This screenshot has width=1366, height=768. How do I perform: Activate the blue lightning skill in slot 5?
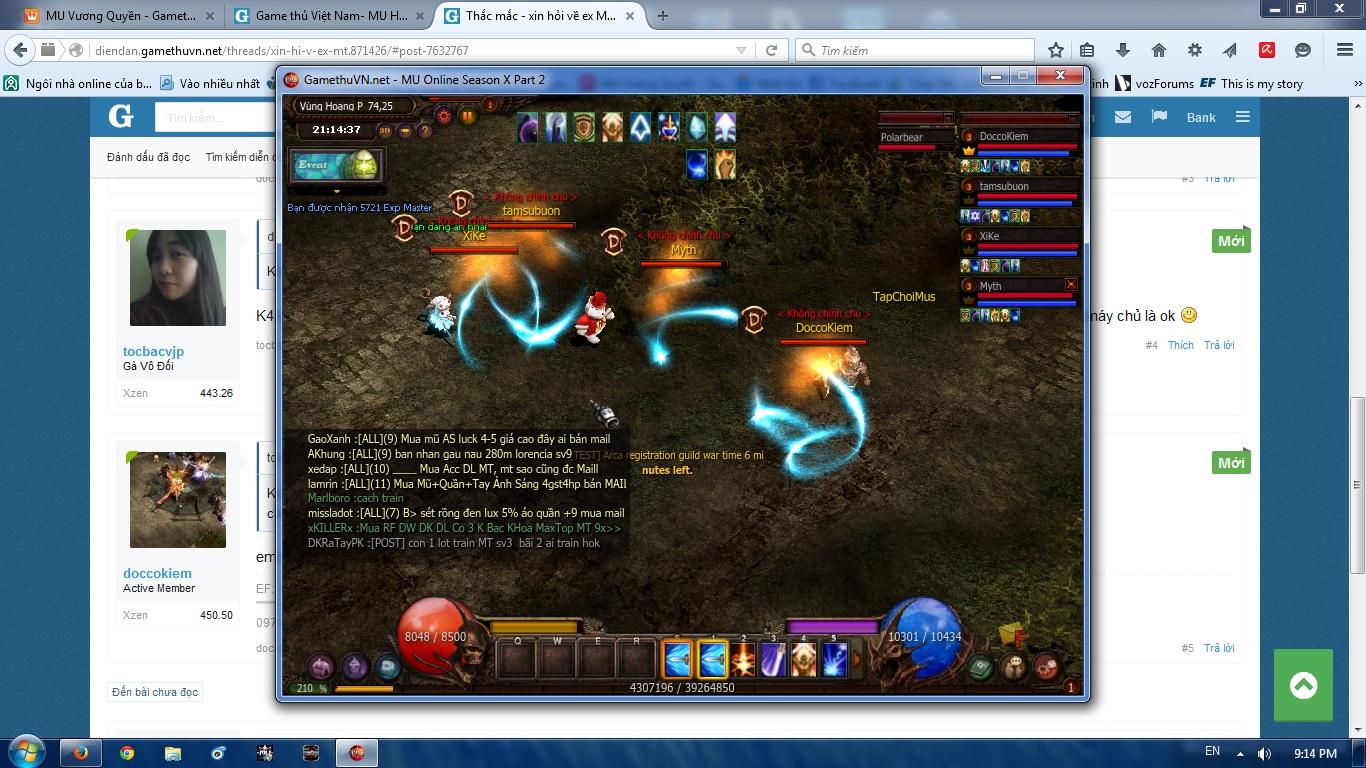[x=834, y=660]
